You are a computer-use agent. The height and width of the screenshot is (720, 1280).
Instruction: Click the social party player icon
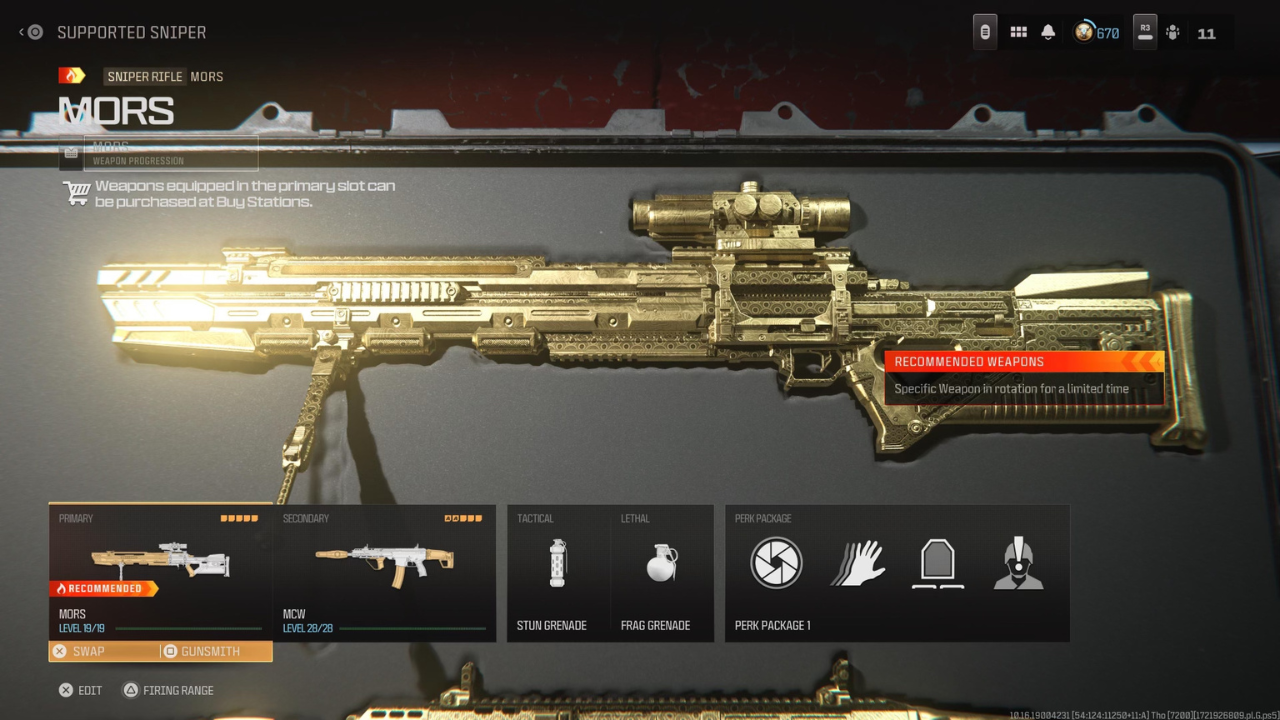click(1172, 31)
